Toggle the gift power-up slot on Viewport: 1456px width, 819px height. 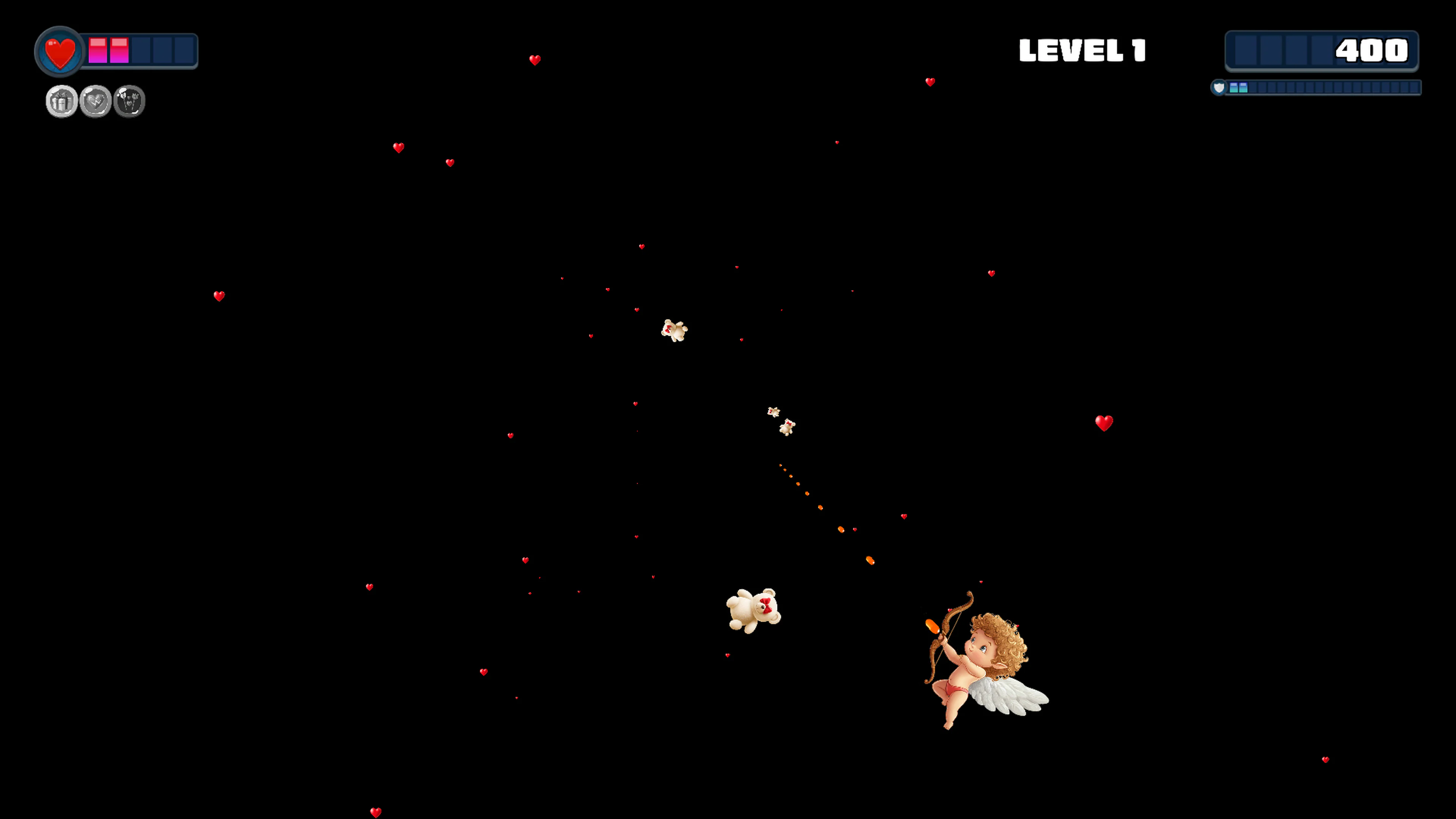pyautogui.click(x=61, y=100)
